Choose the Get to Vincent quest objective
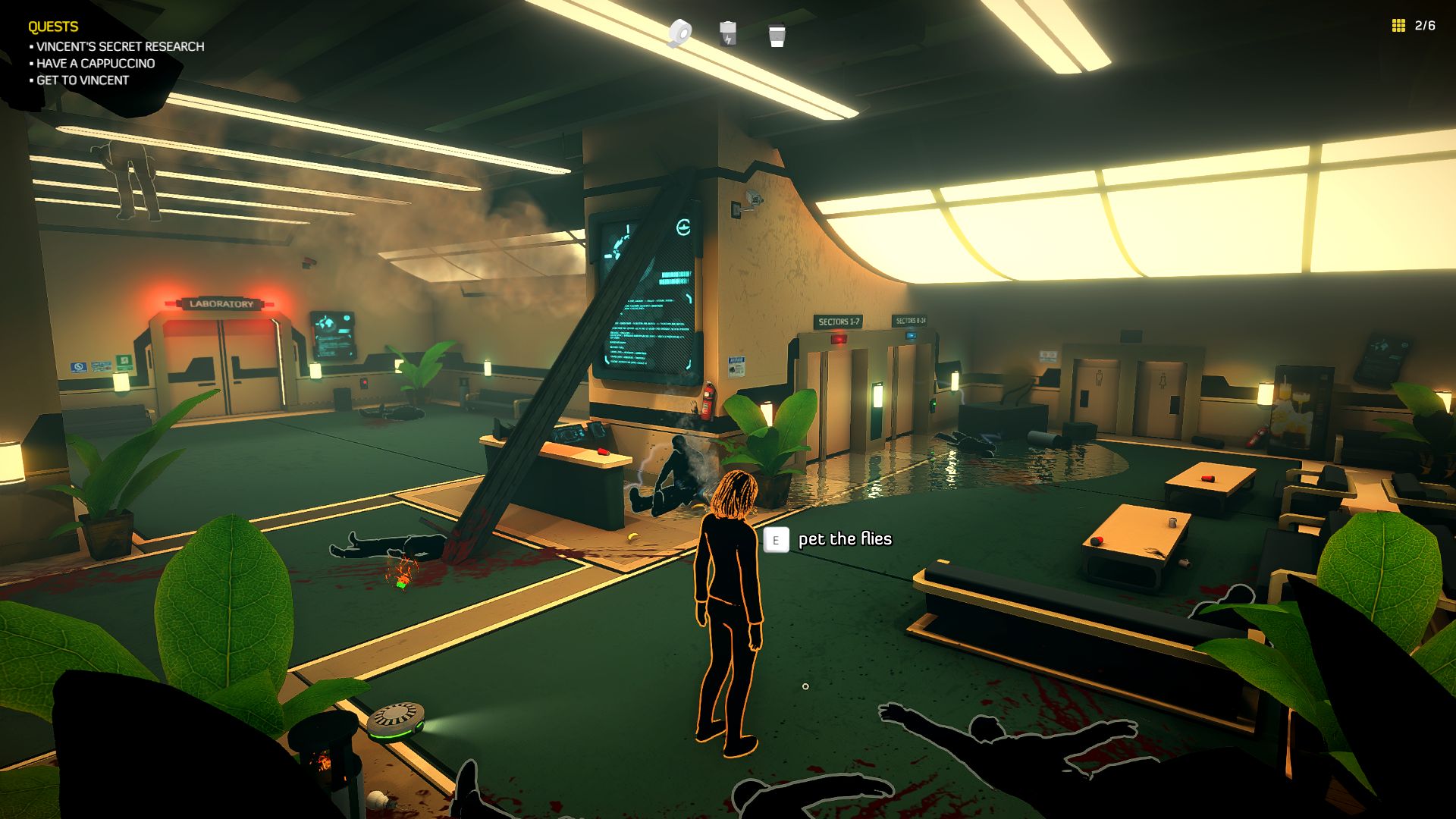The height and width of the screenshot is (819, 1456). point(83,80)
